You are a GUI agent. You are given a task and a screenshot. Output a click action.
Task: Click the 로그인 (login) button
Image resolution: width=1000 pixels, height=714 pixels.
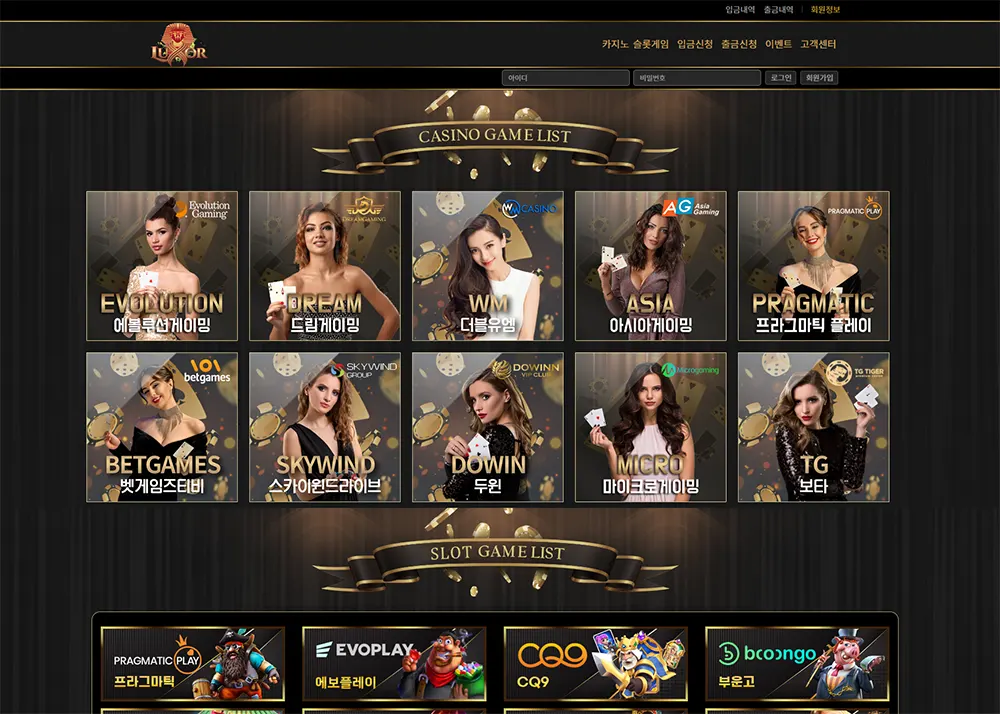pos(781,78)
